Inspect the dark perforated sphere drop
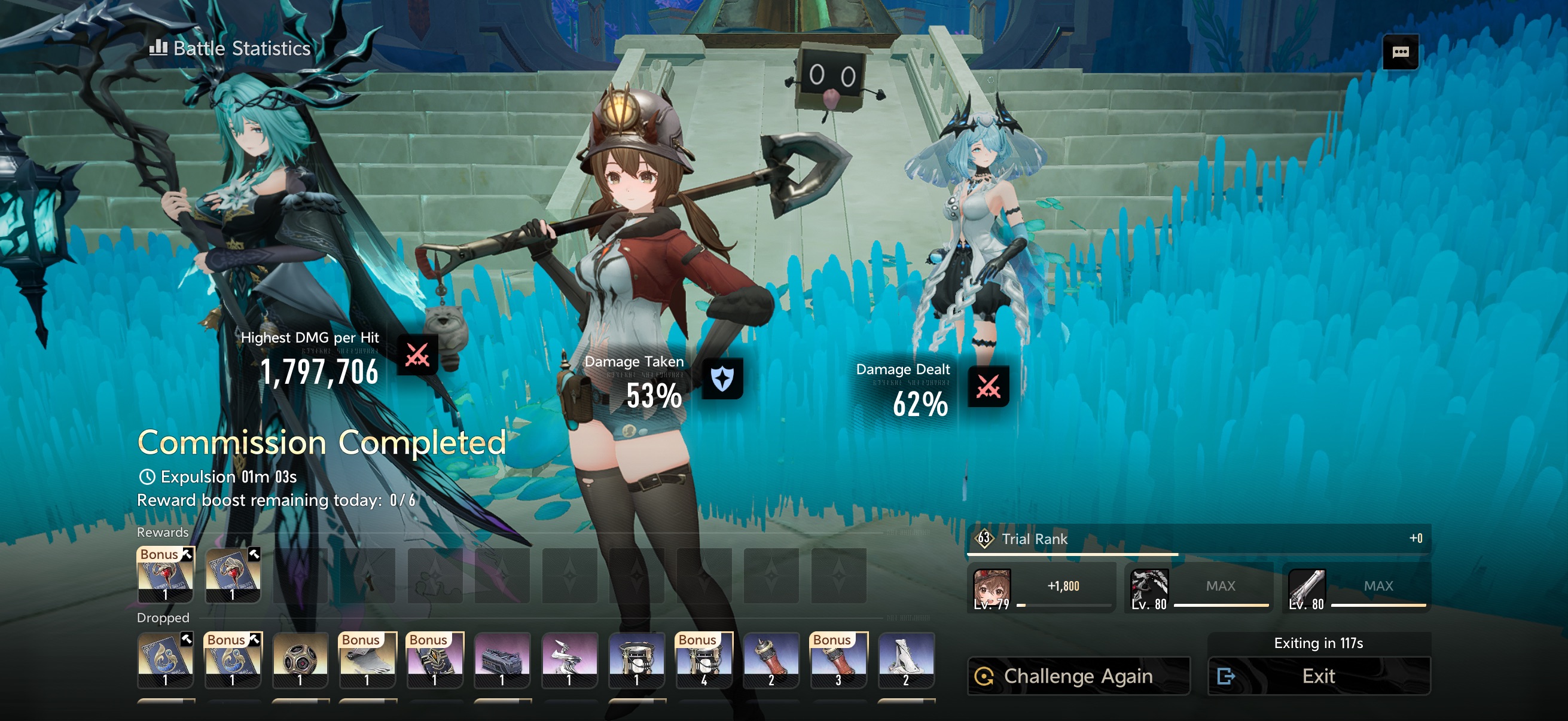Screen dimensions: 1568x721 click(300, 660)
